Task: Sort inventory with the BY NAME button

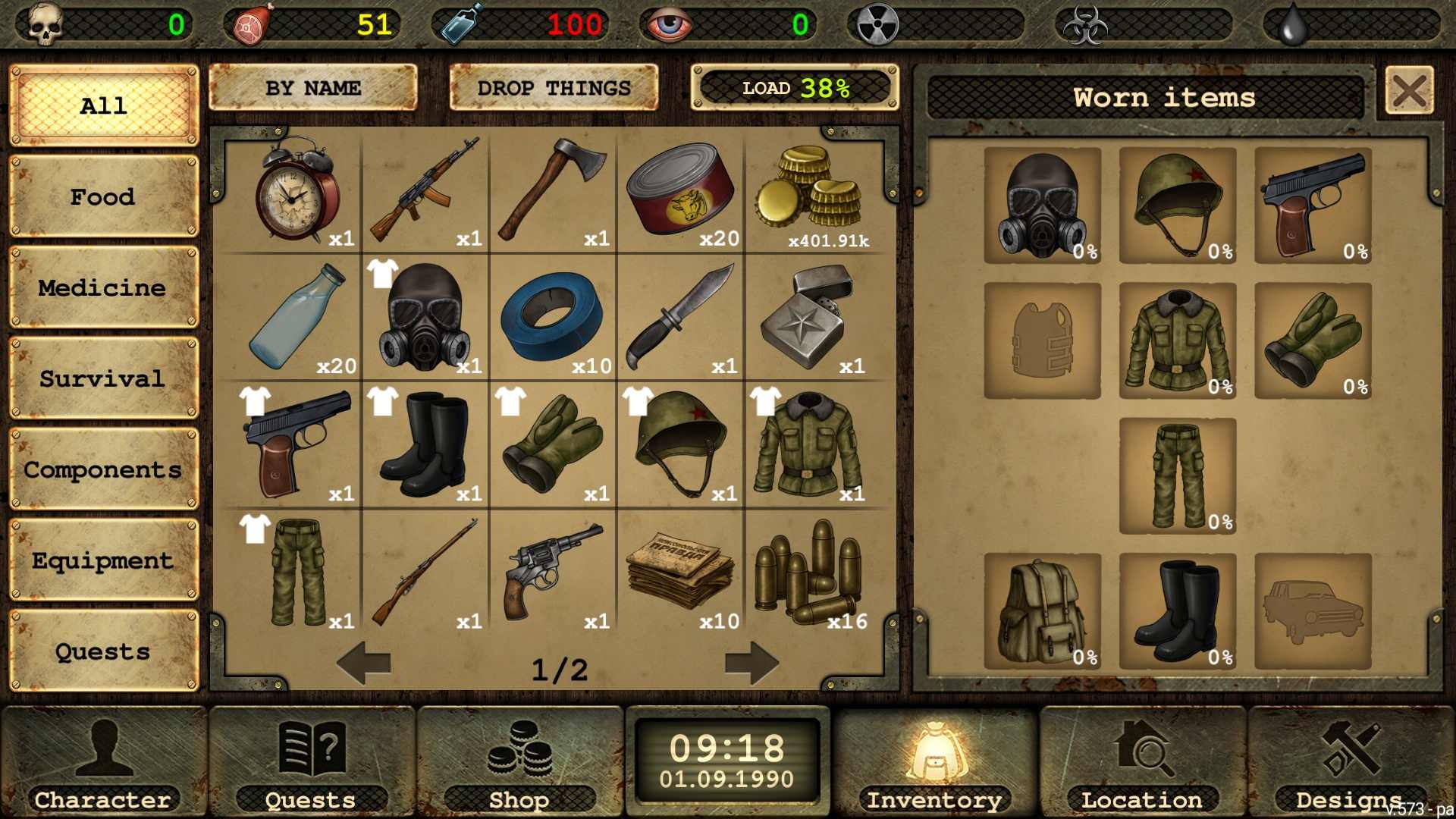Action: (312, 88)
